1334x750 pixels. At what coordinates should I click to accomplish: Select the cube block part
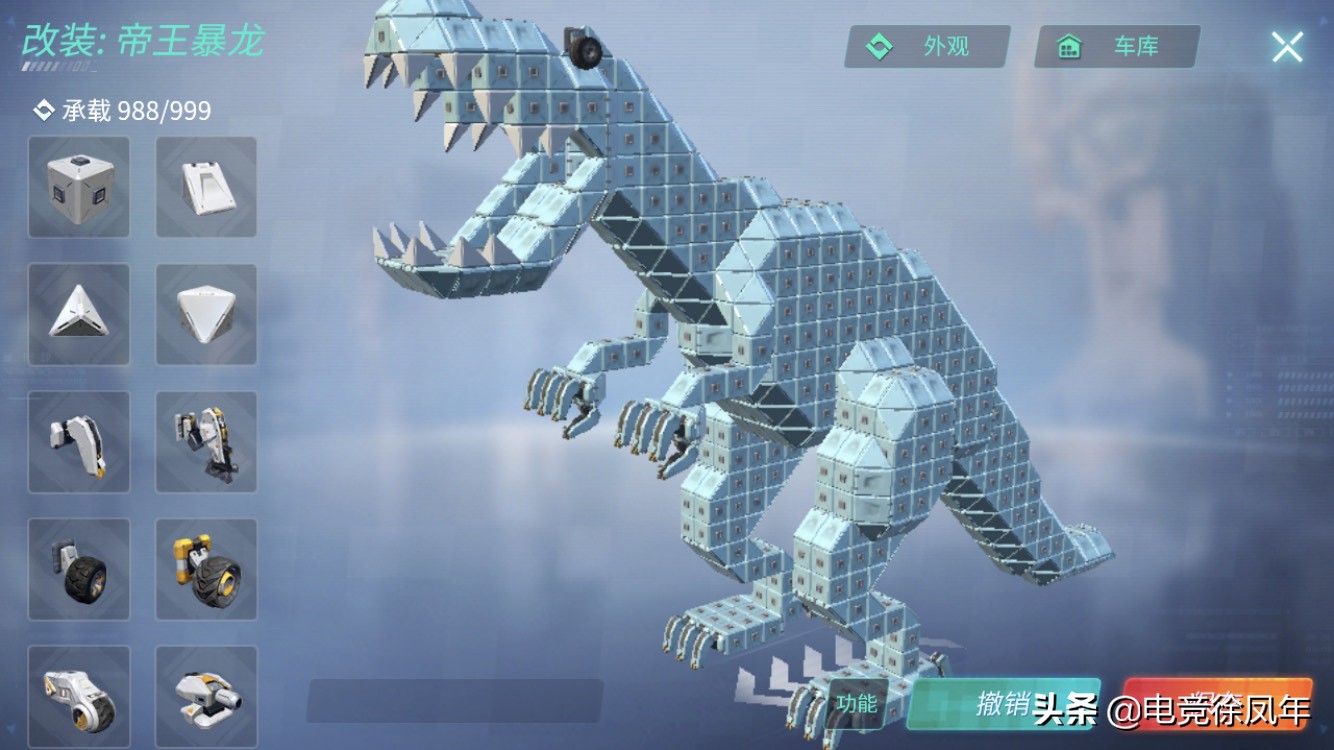[x=79, y=187]
